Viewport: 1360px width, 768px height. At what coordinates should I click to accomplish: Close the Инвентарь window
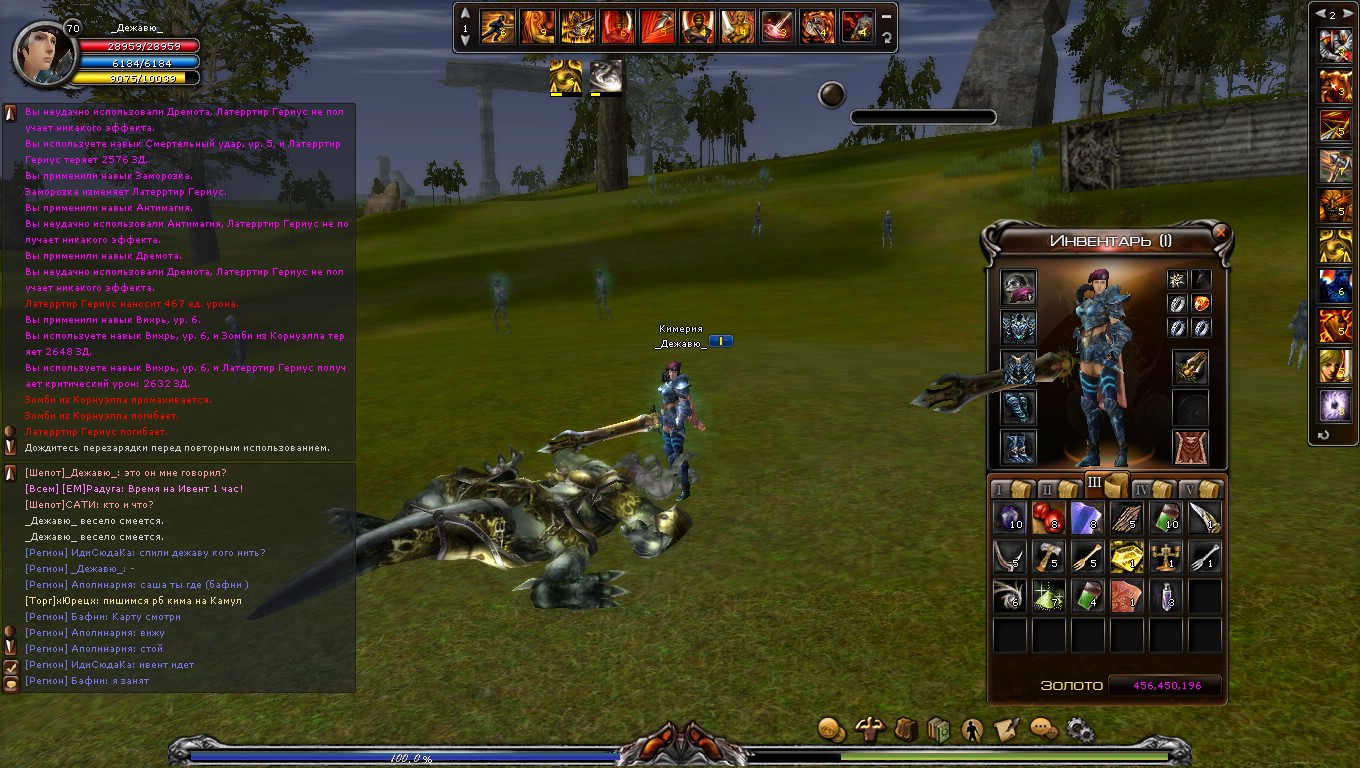point(1219,231)
